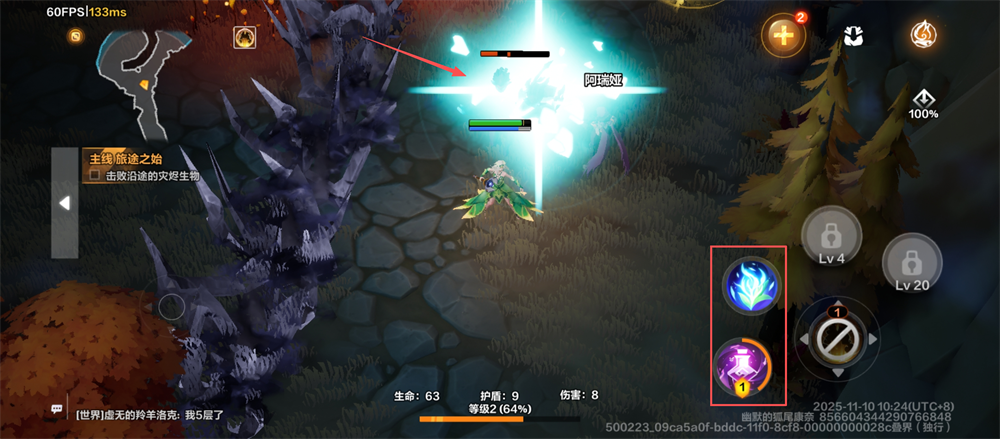This screenshot has height=439, width=1000.
Task: Collapse the quest panel with left arrow
Action: click(64, 203)
